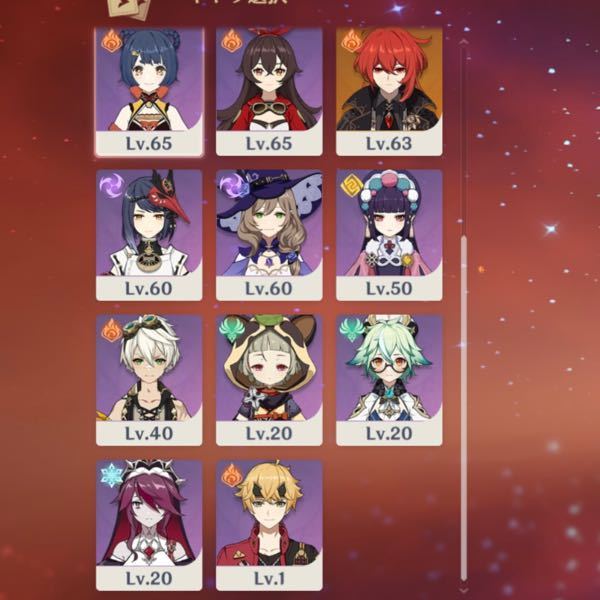
Task: Select Yun Jin at Lv.50
Action: click(389, 234)
